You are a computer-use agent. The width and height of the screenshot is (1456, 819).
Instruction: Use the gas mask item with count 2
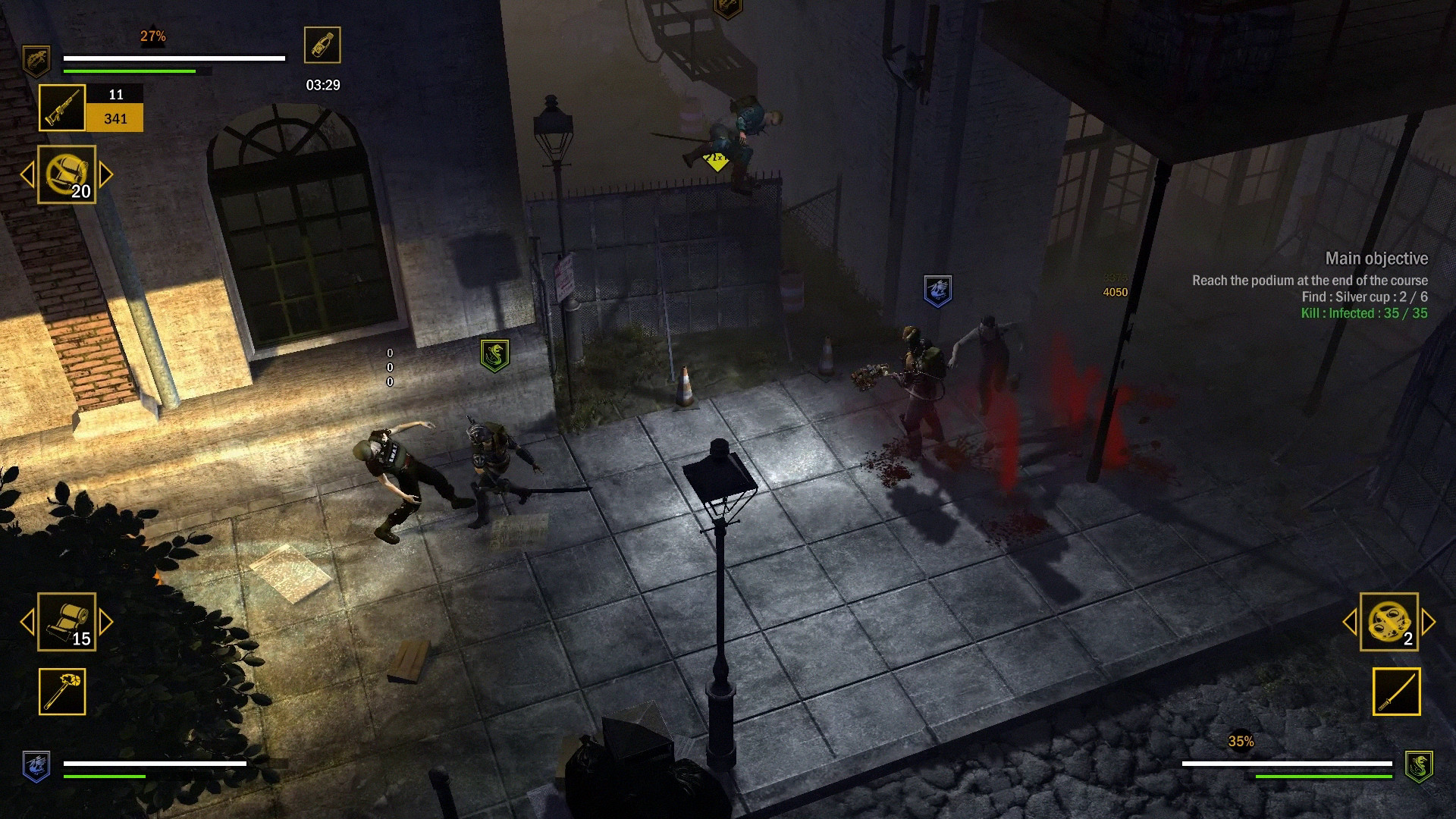pos(1389,622)
